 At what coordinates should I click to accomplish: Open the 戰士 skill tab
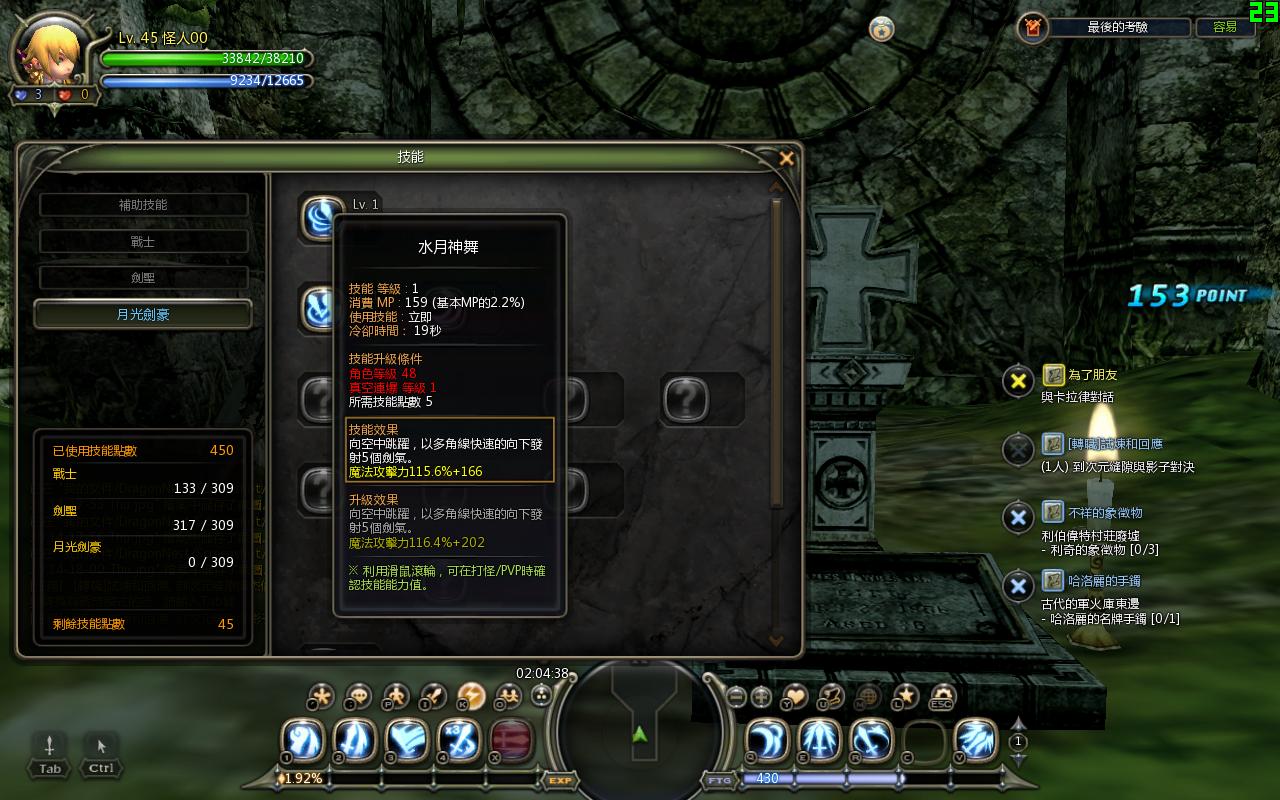coord(143,242)
